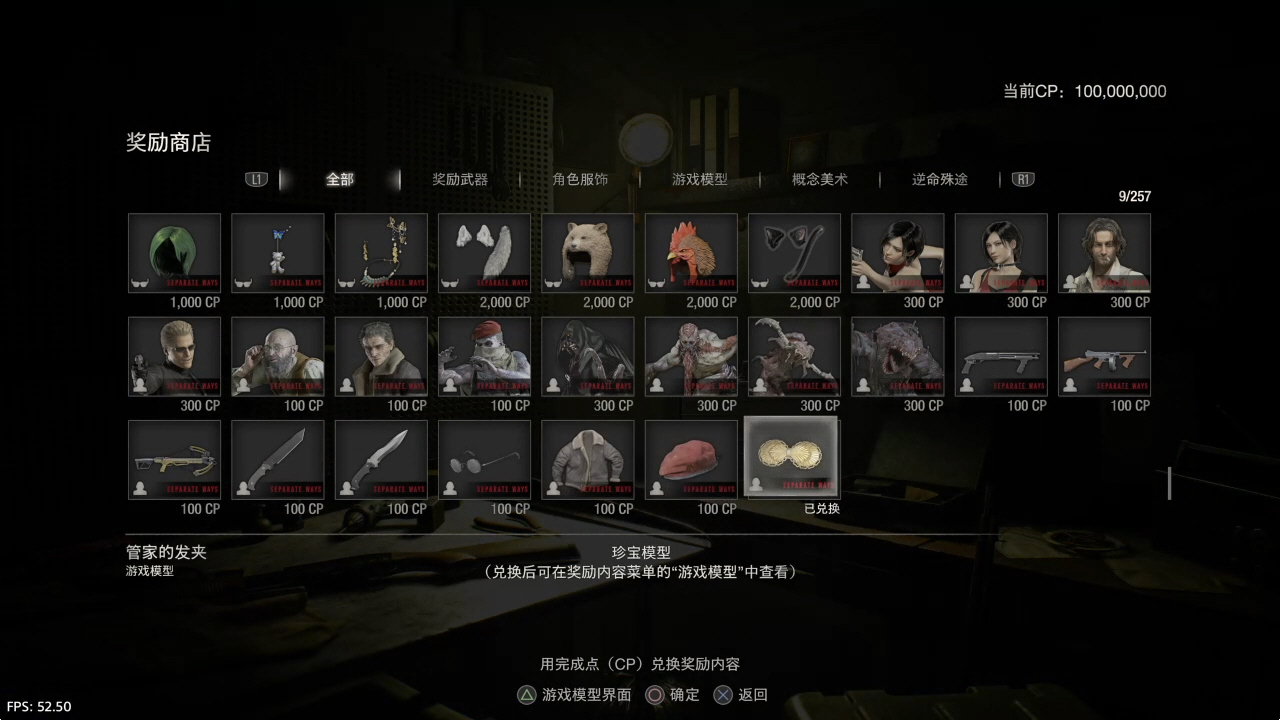Screen dimensions: 1280x720
Task: Select the white cat ears and tail
Action: 484,253
